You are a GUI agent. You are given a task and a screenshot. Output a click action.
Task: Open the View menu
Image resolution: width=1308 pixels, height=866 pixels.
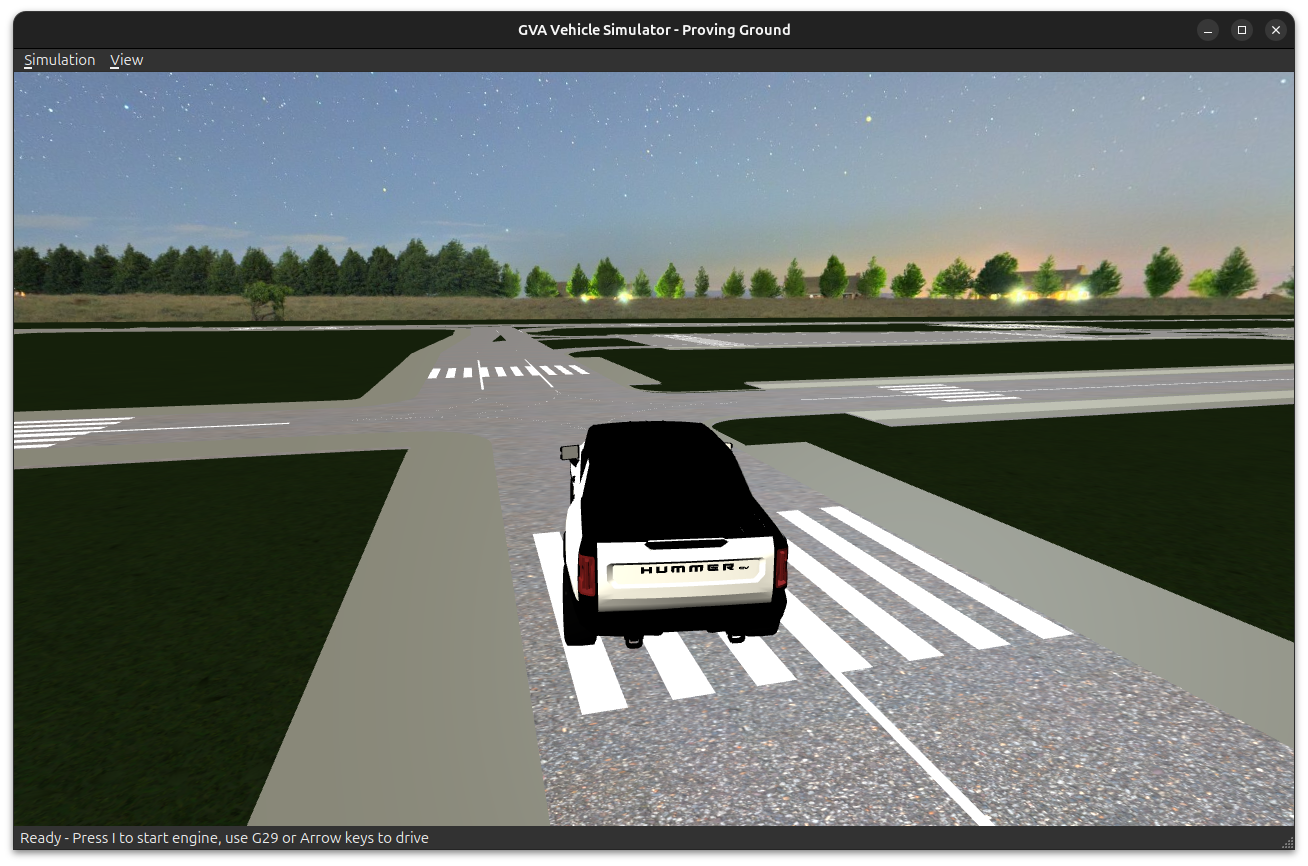click(126, 60)
